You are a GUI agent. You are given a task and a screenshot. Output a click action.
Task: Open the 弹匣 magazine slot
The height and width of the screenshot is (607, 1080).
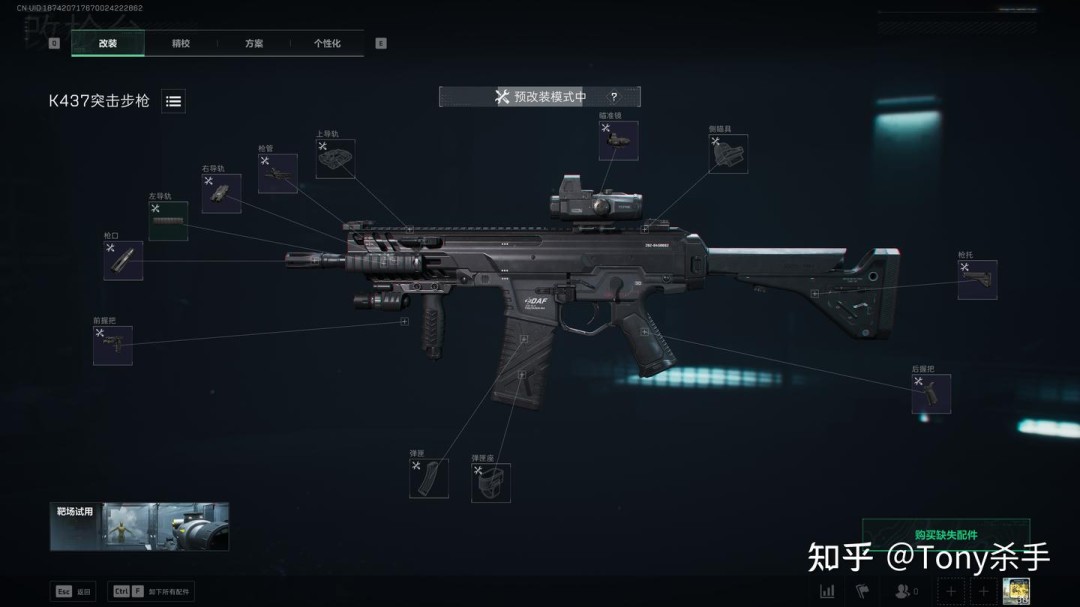point(429,479)
